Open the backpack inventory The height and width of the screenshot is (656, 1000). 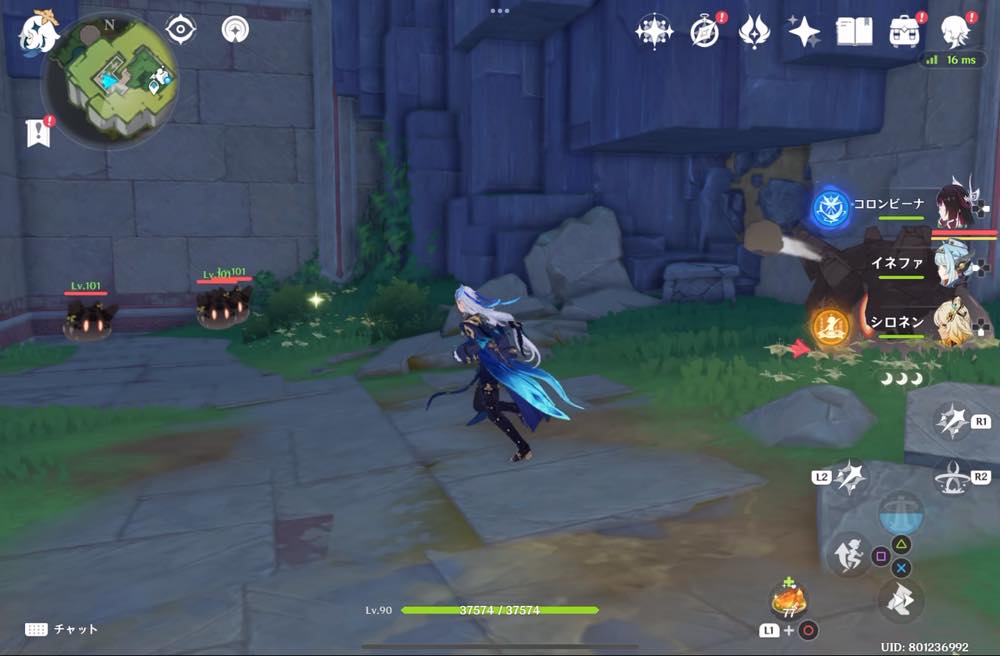tap(904, 32)
